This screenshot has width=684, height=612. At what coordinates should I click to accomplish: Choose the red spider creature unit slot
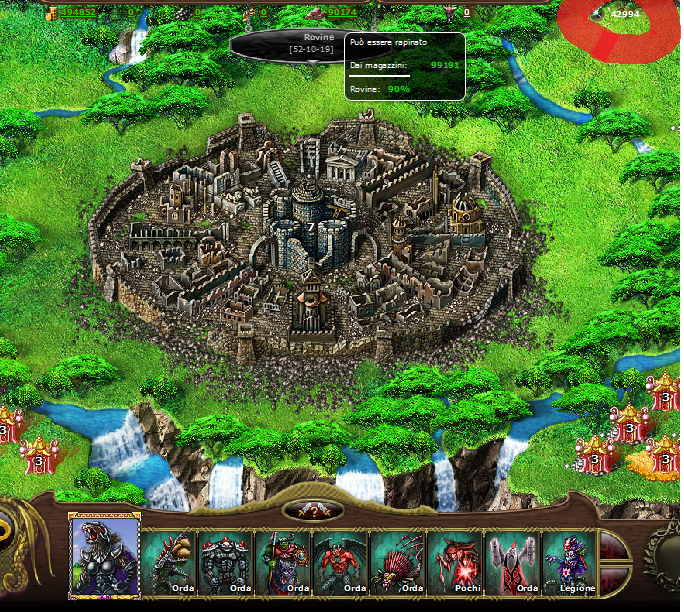coord(398,564)
